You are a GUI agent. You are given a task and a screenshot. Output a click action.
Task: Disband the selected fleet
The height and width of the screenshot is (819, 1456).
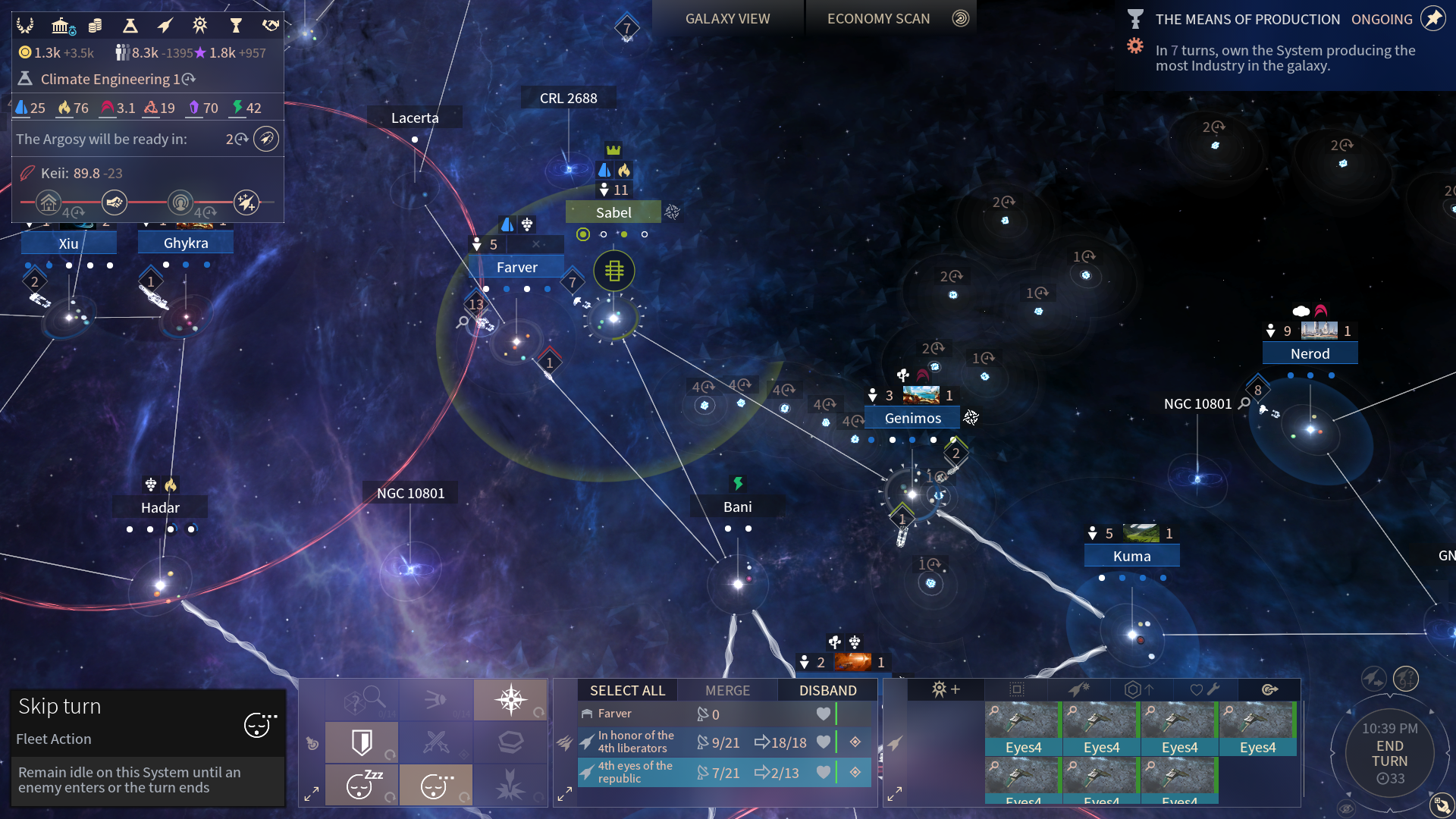[x=827, y=690]
